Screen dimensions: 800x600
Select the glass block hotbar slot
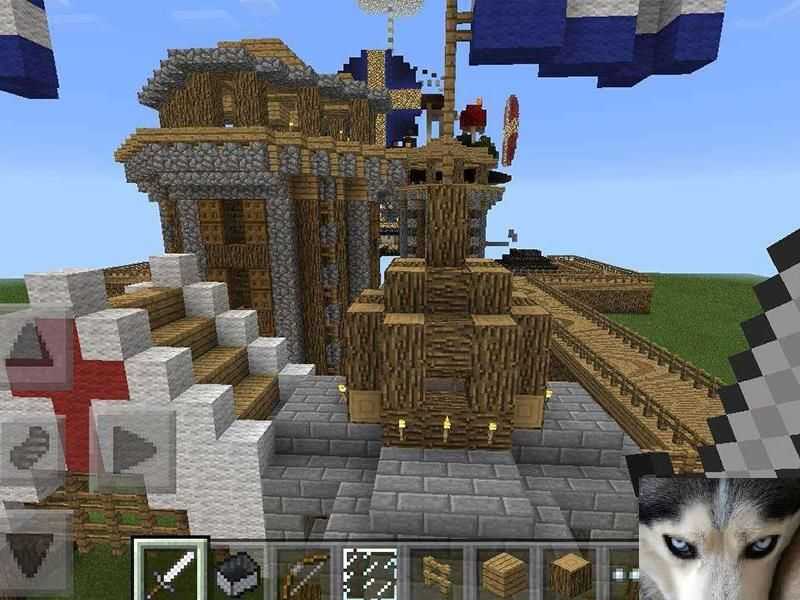tap(371, 574)
